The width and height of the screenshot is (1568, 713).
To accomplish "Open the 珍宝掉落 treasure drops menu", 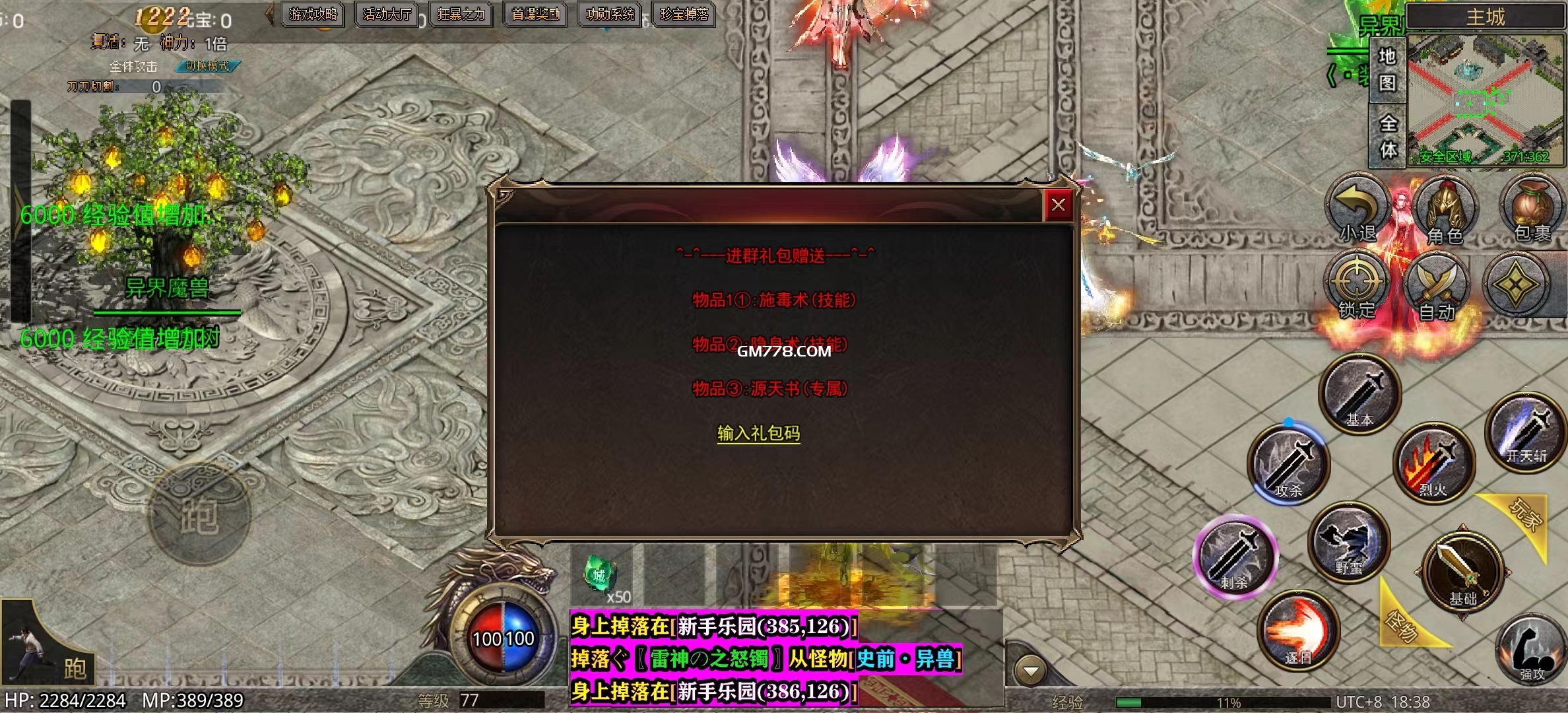I will click(684, 14).
